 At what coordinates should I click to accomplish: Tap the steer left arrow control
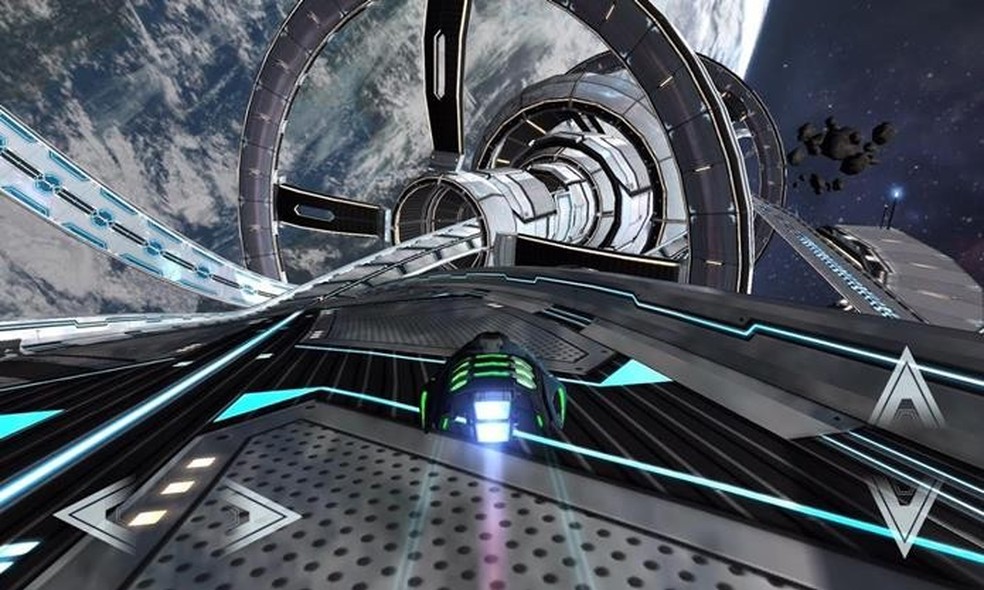point(98,516)
